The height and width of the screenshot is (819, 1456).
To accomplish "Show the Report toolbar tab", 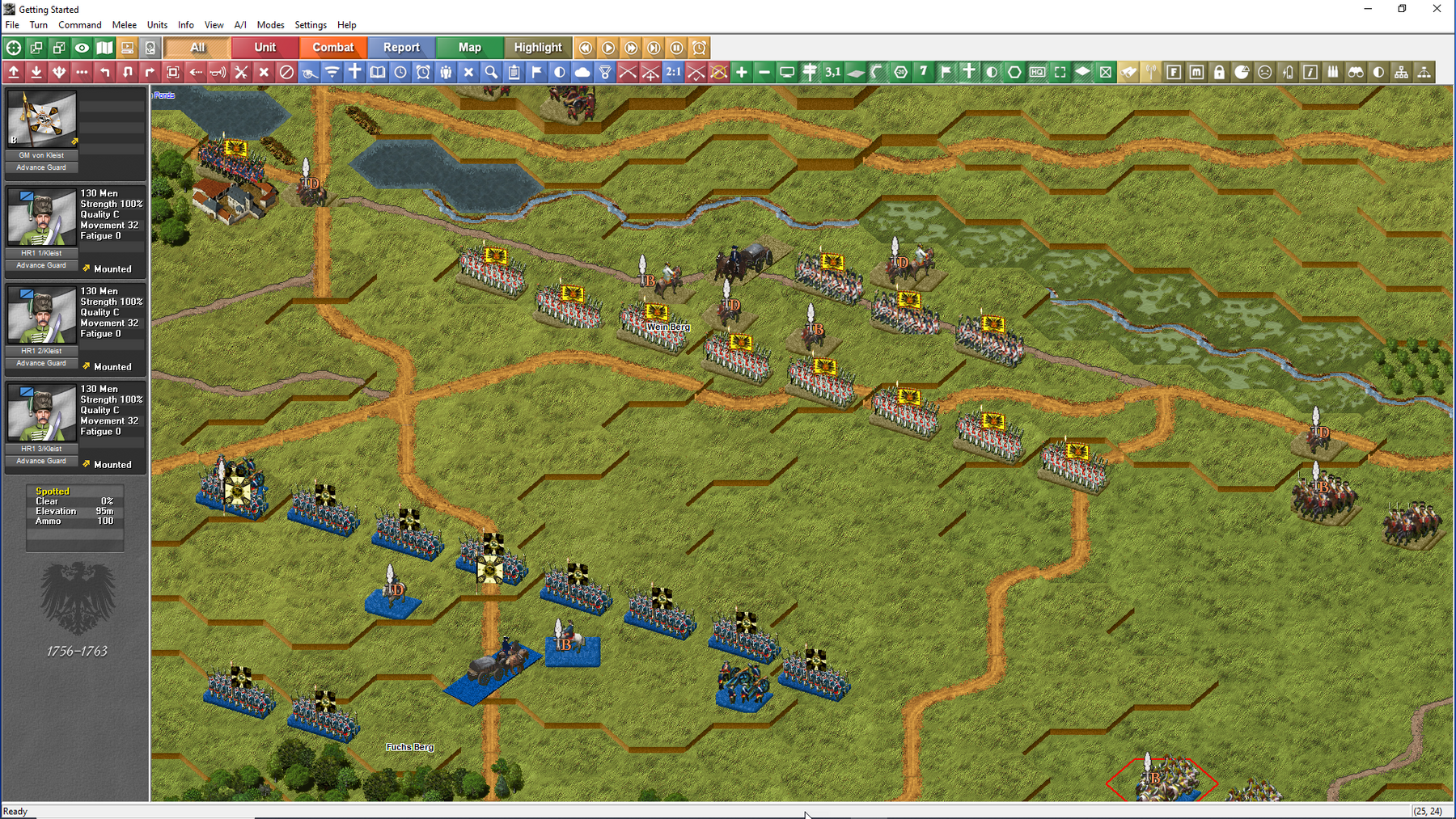I will point(401,48).
